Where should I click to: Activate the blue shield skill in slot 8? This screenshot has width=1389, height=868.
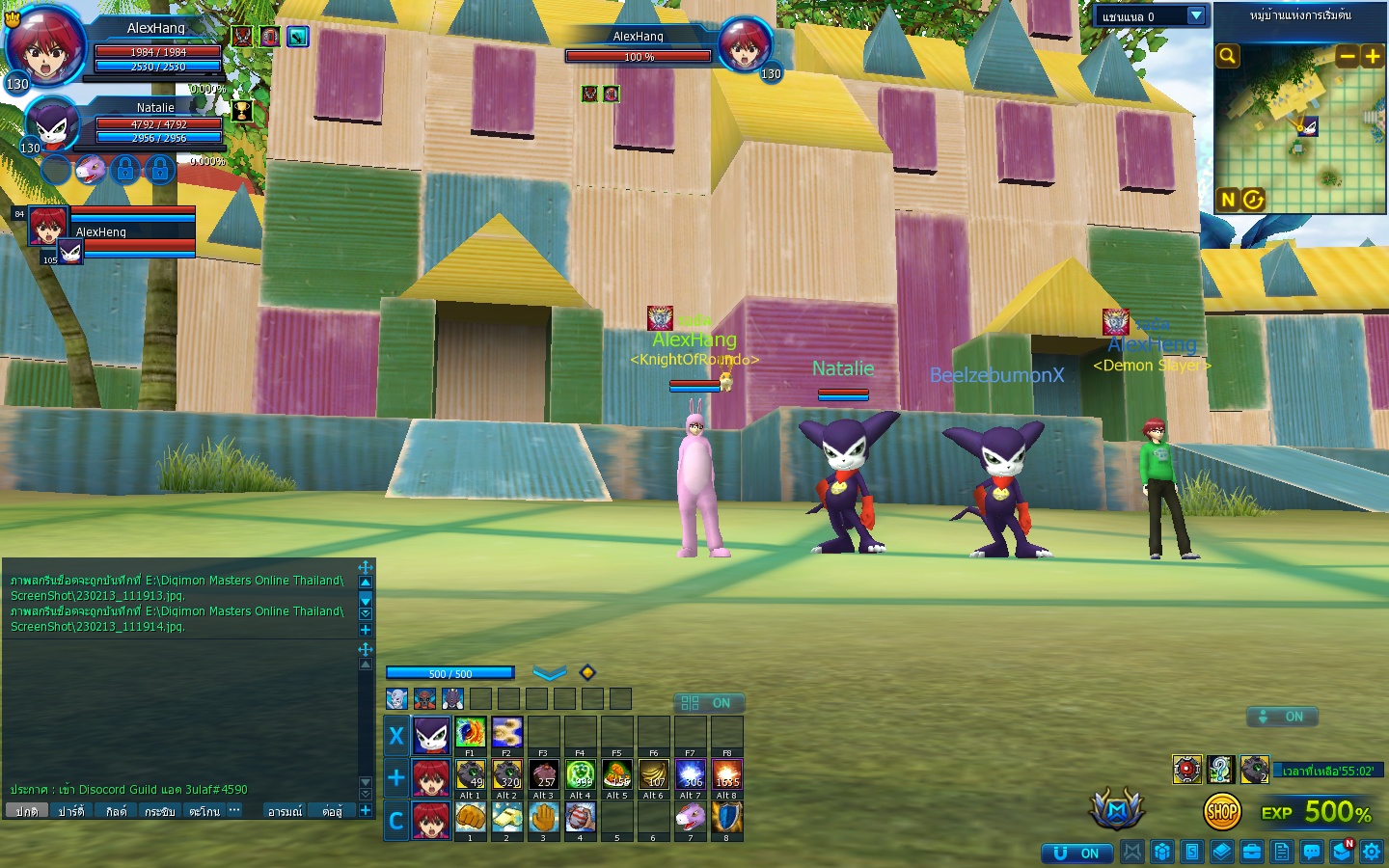726,817
